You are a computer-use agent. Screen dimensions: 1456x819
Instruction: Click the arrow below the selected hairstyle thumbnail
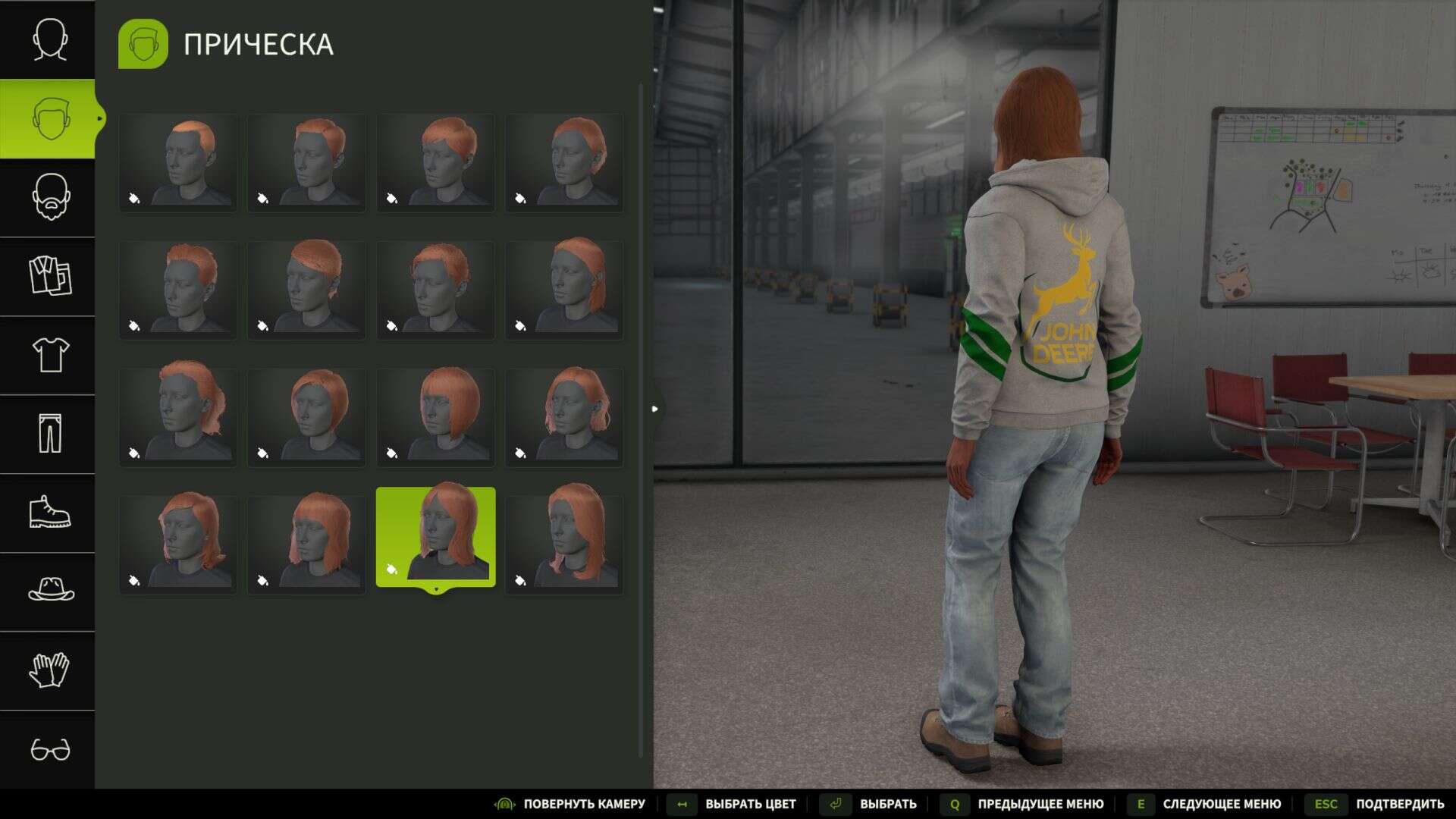[436, 591]
